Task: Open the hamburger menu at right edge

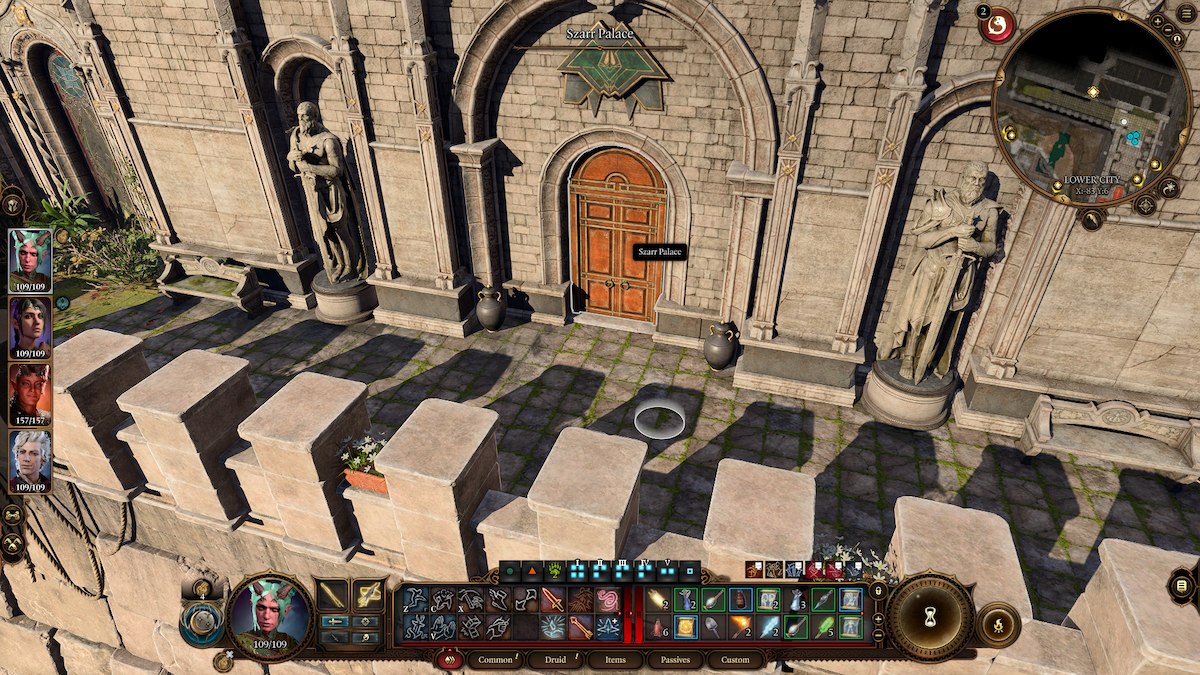Action: coord(1182,586)
